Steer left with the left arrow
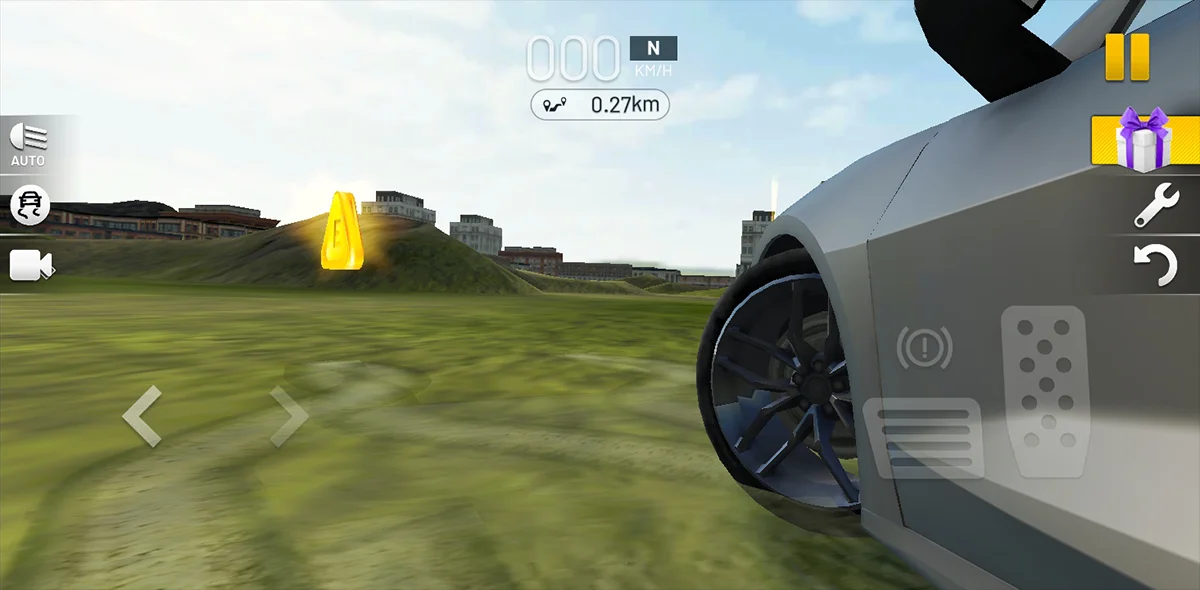 click(142, 416)
